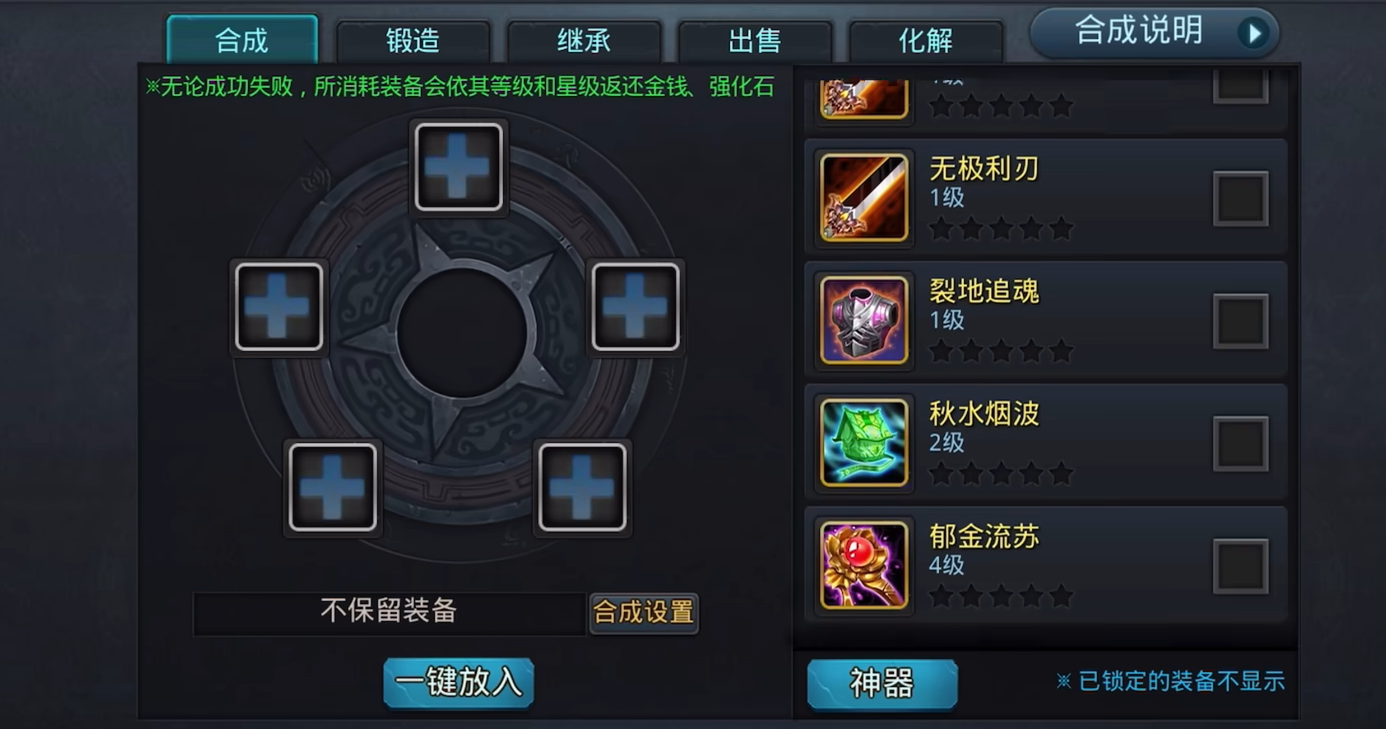Expand the 裂地追魂 checkbox selection
1386x729 pixels.
click(x=1240, y=319)
